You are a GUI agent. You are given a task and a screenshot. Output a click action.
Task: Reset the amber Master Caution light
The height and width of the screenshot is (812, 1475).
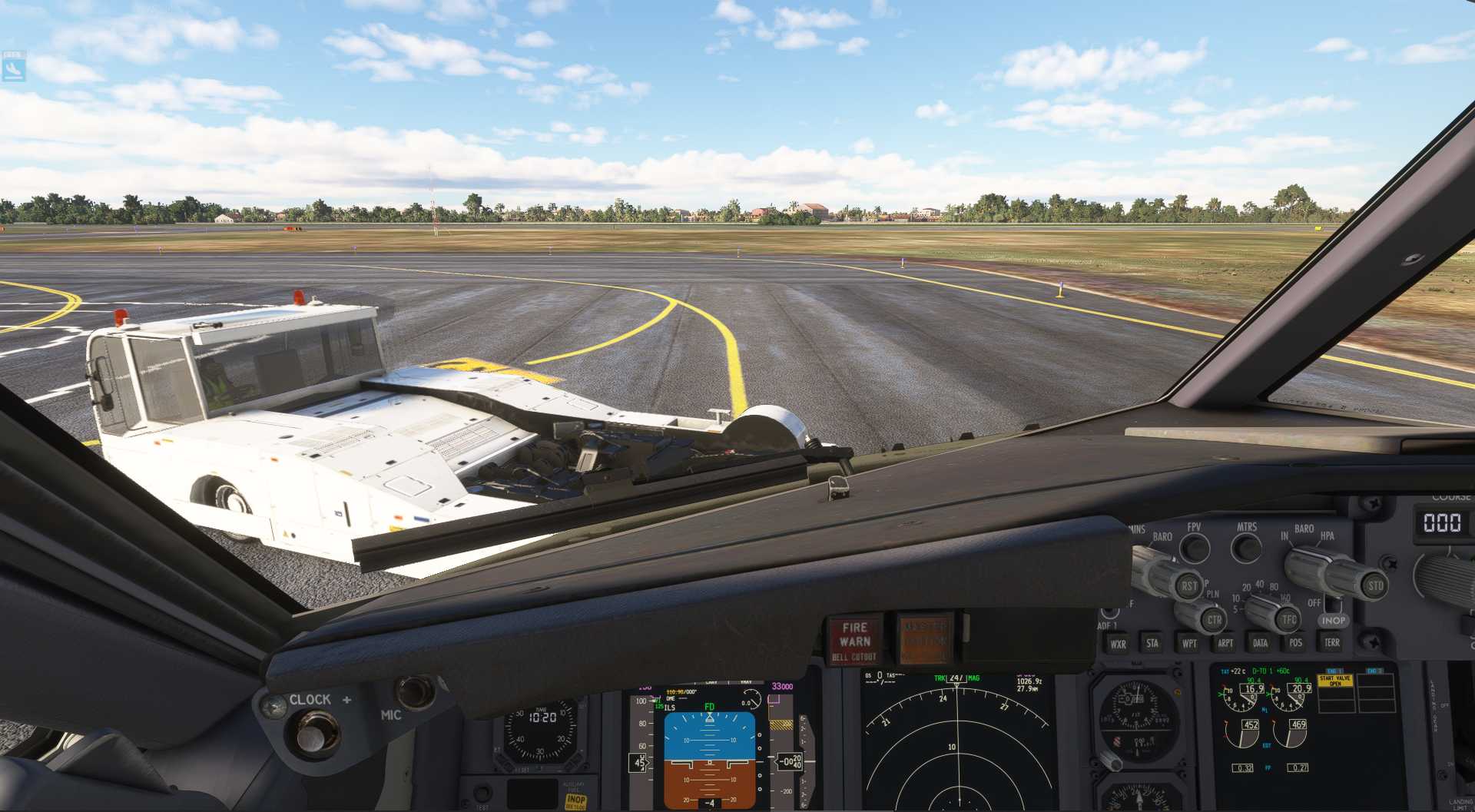[925, 638]
